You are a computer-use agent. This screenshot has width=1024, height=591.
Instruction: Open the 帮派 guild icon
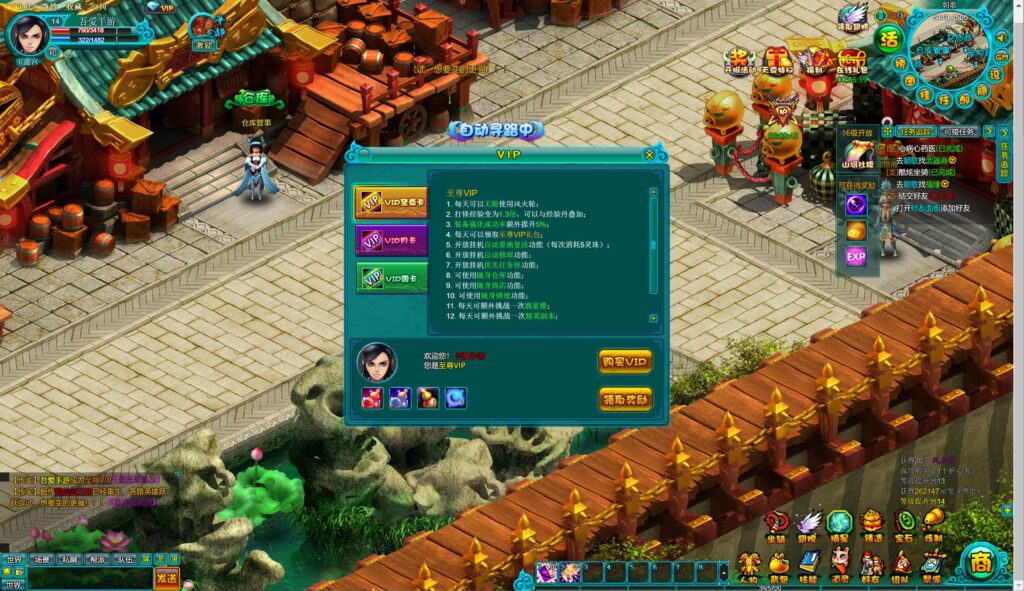pyautogui.click(x=932, y=566)
